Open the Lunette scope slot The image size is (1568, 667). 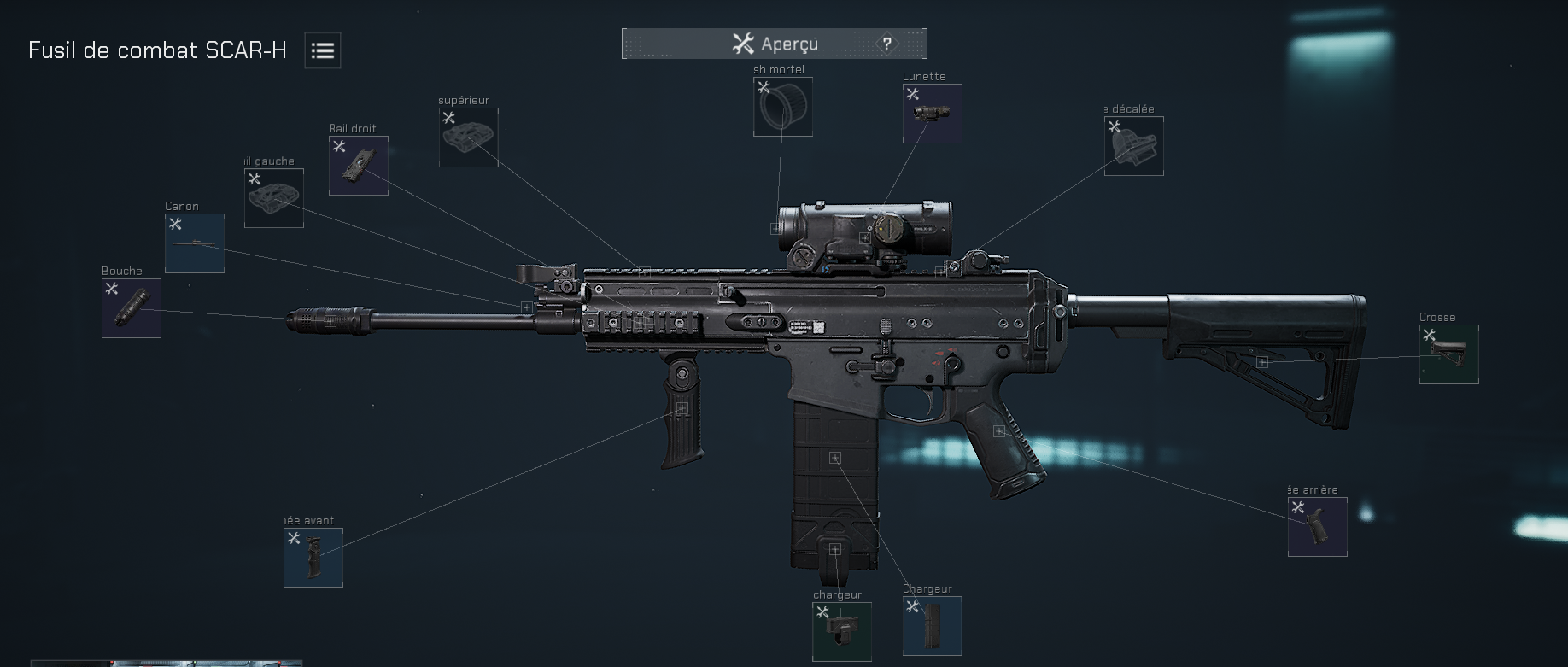point(931,113)
